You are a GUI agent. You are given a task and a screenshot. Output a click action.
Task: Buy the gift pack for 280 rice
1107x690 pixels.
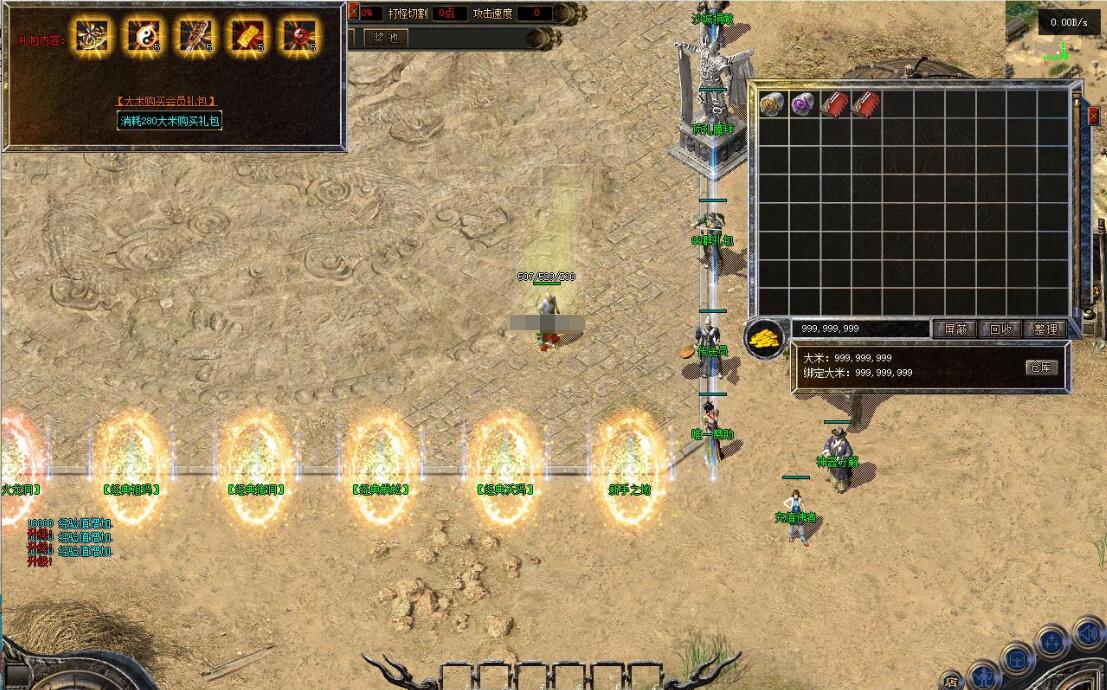169,121
